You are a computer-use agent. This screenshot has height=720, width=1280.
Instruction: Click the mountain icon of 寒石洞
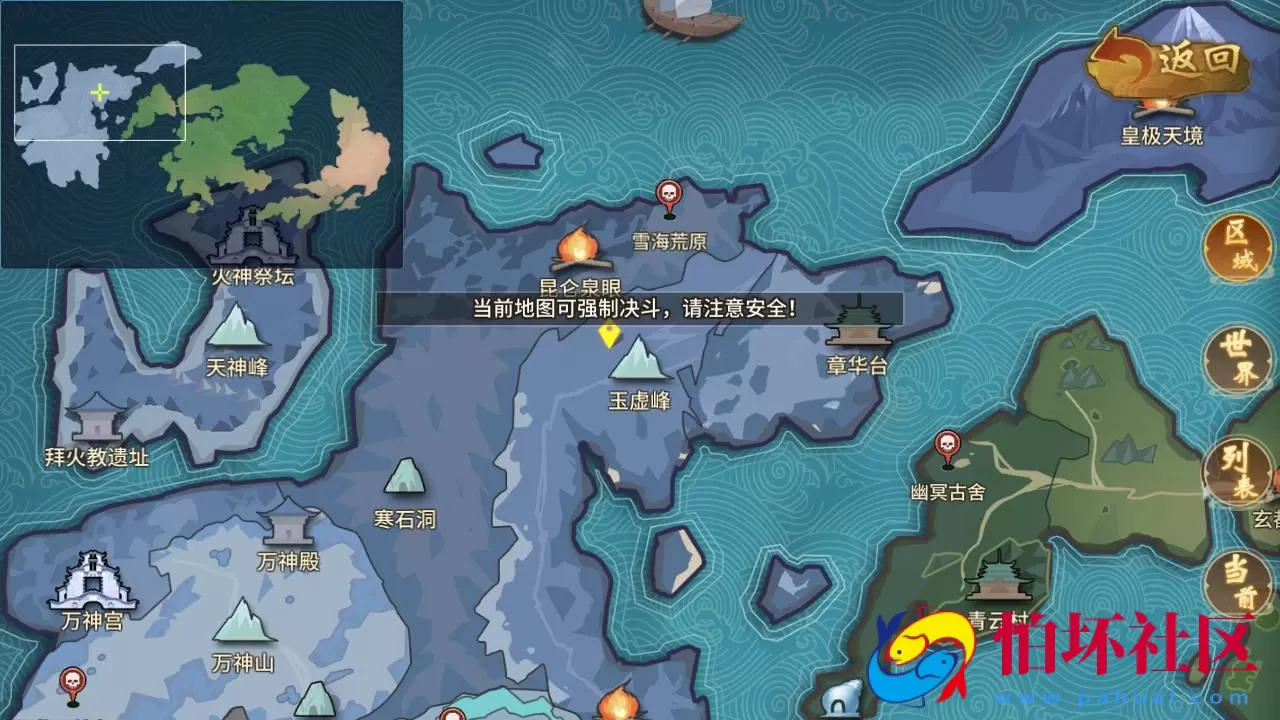coord(404,477)
